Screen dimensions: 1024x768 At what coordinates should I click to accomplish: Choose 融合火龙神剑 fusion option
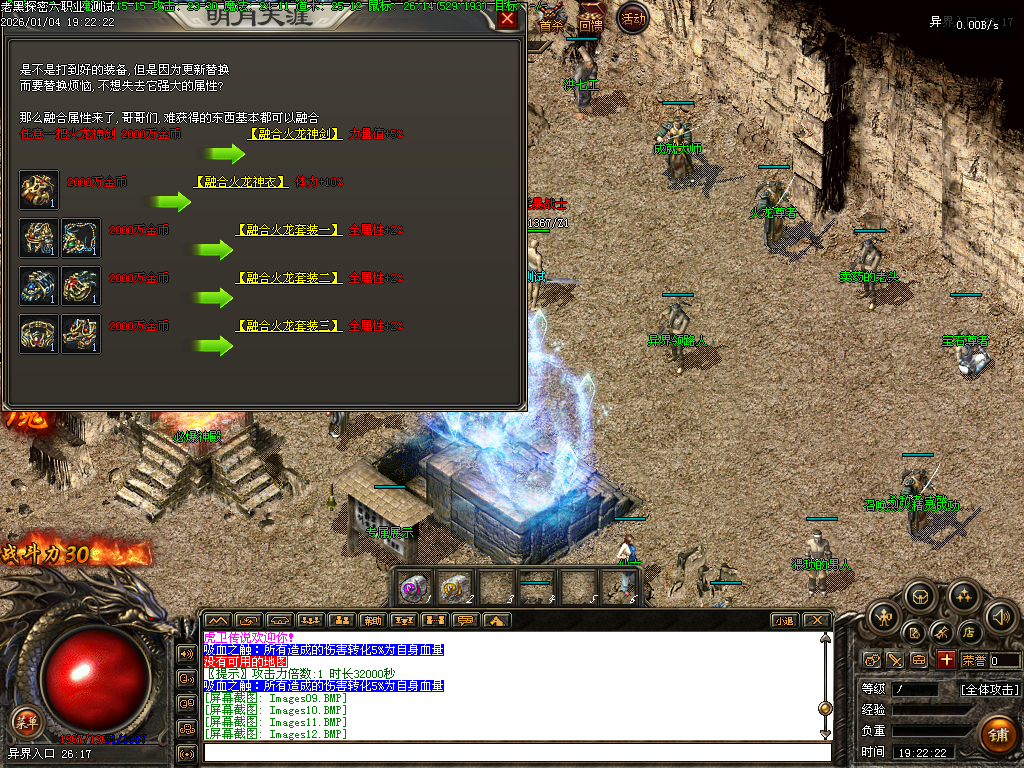coord(294,133)
